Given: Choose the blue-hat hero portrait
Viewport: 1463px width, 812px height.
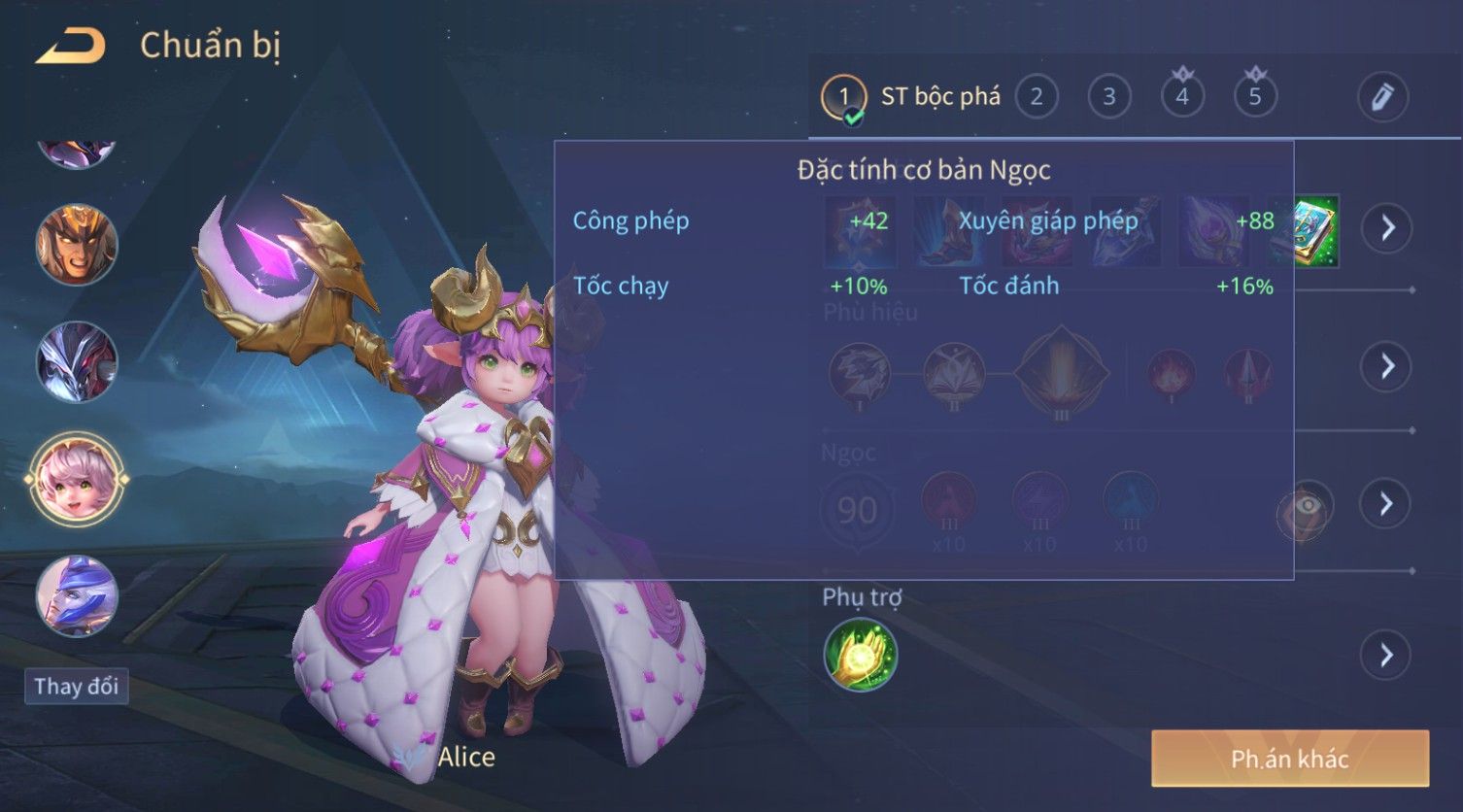Looking at the screenshot, I should click(x=76, y=595).
